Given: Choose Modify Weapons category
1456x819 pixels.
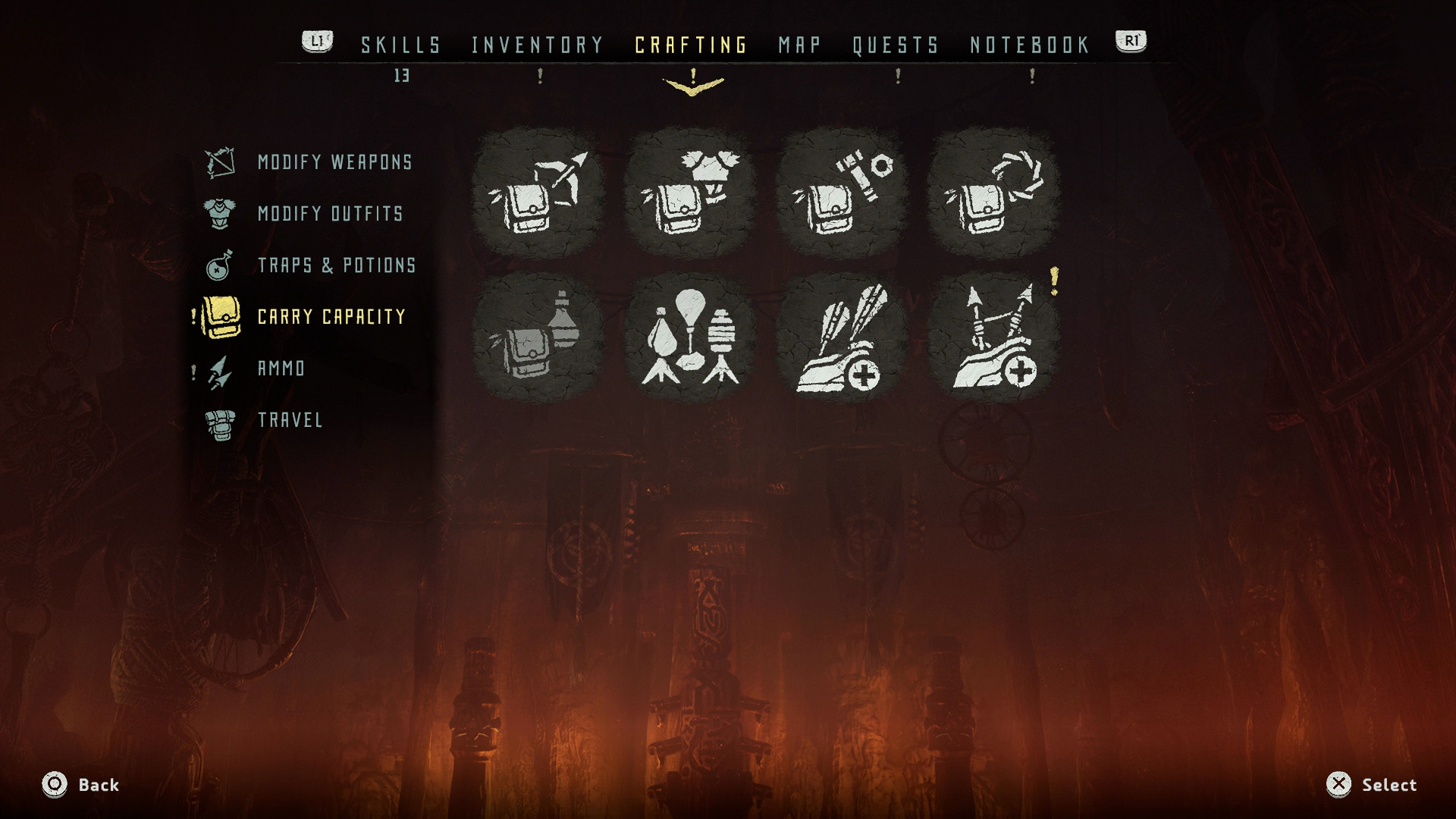Looking at the screenshot, I should pyautogui.click(x=334, y=162).
